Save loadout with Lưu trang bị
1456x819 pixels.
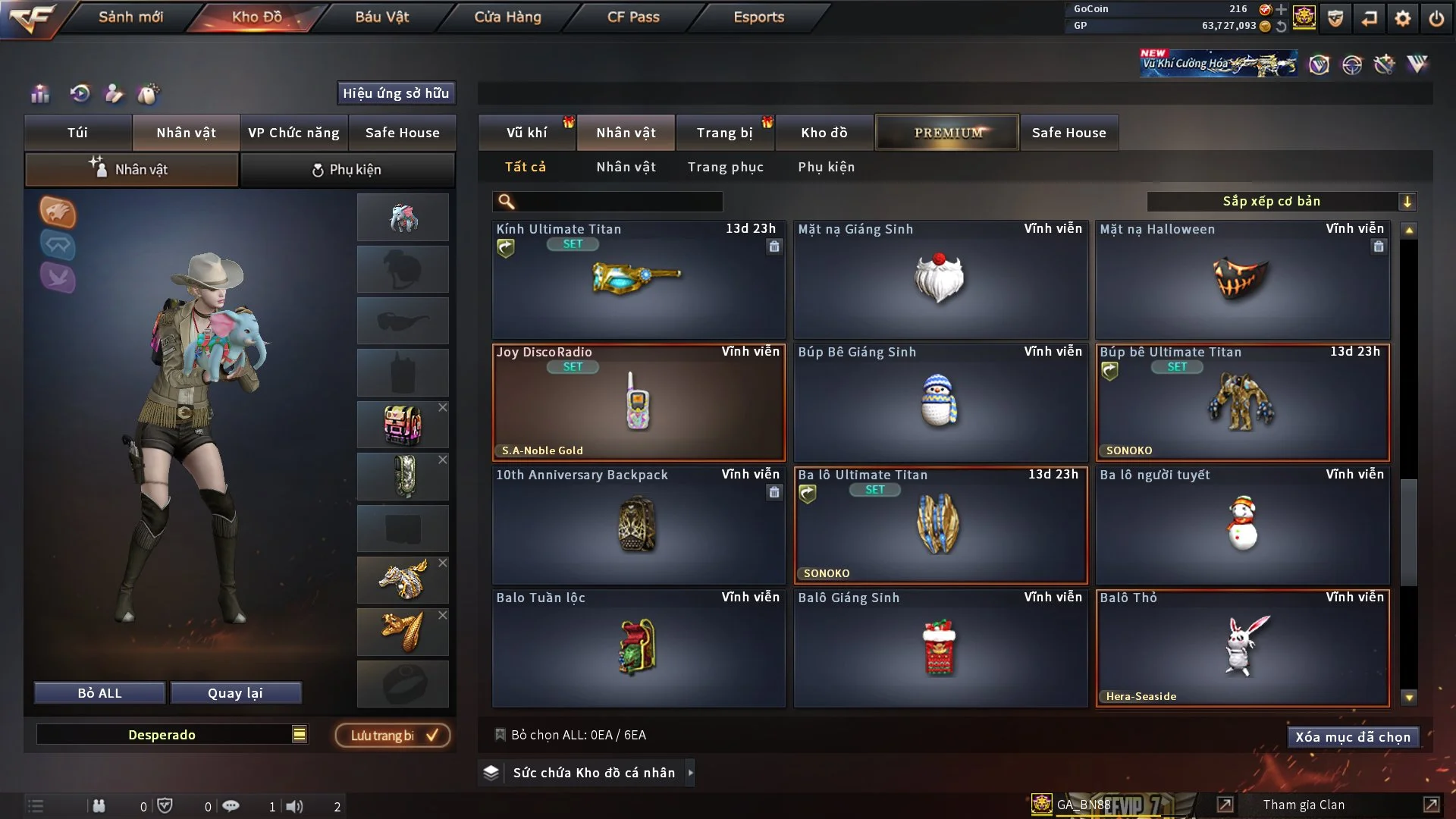click(x=393, y=736)
